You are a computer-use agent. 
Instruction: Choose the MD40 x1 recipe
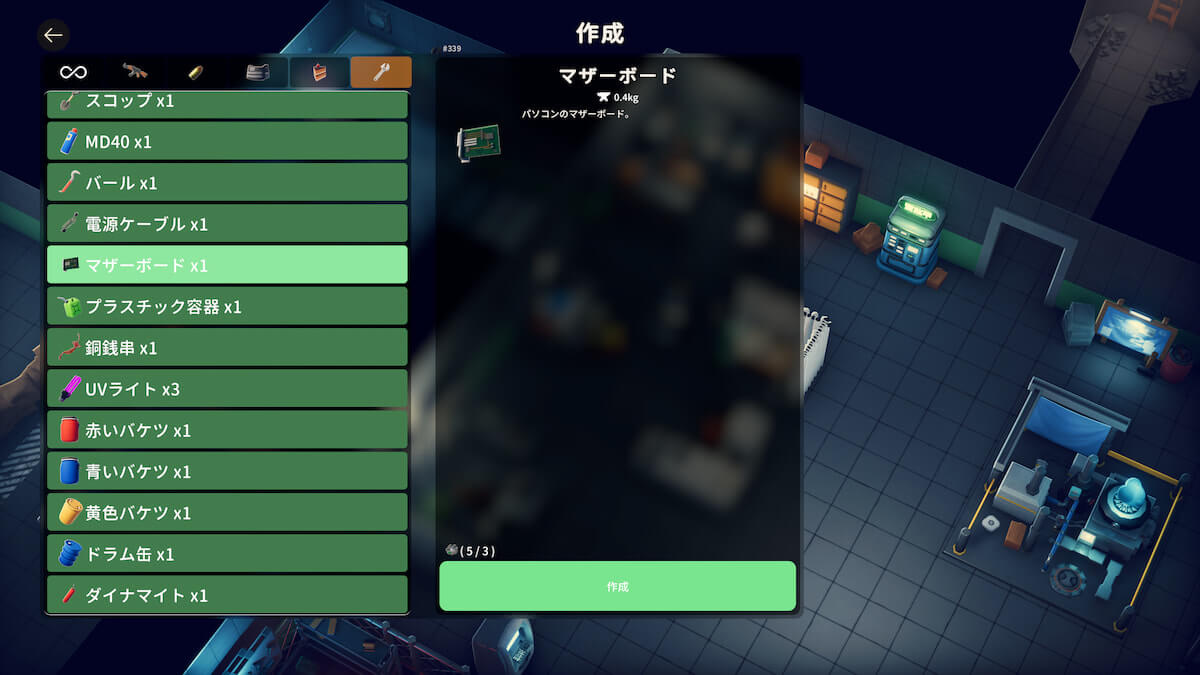[227, 141]
